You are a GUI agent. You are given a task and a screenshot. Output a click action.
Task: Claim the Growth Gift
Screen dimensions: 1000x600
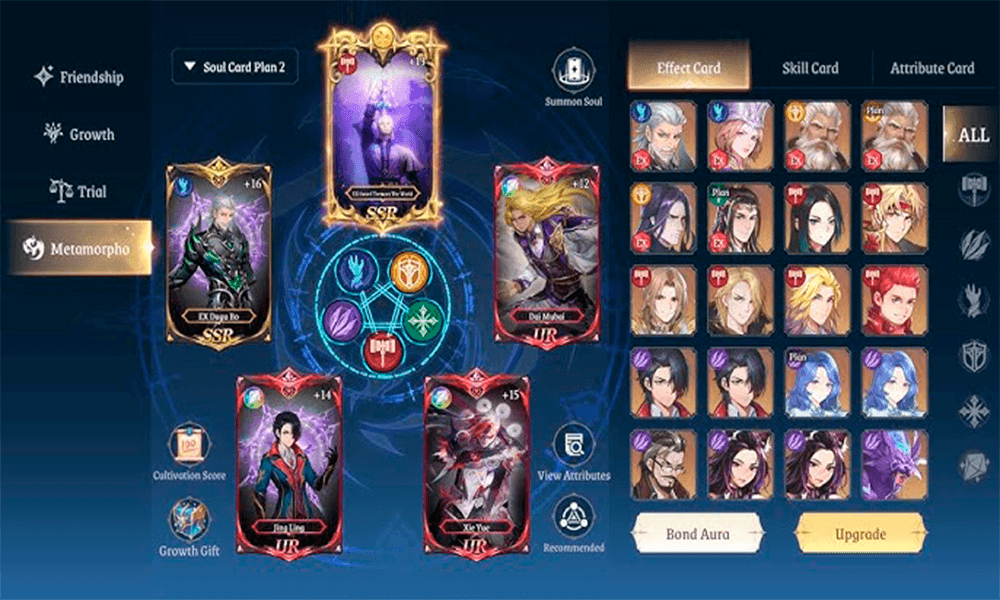[x=189, y=522]
